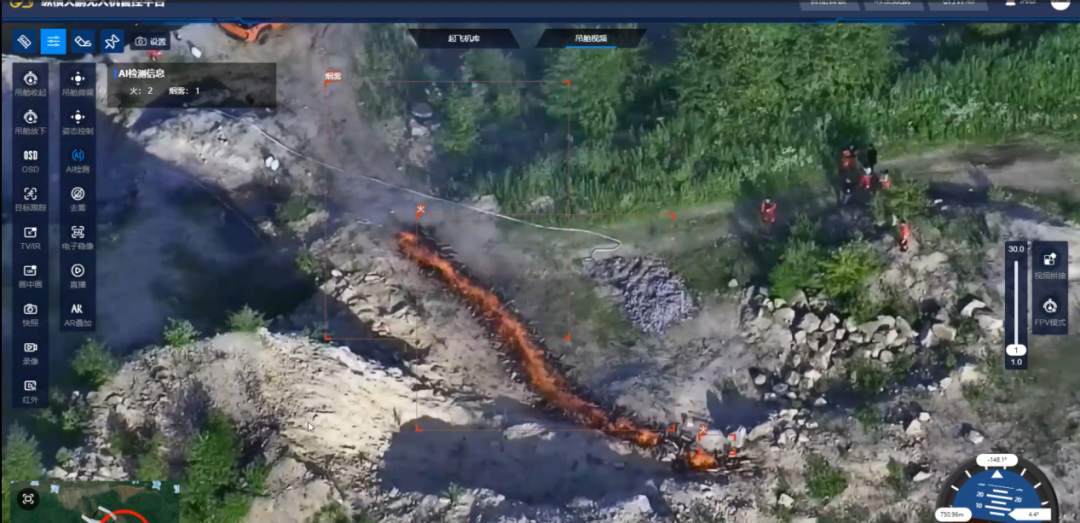1080x523 pixels.
Task: Enable 电子稳像 electronic stabilization
Action: [x=78, y=236]
